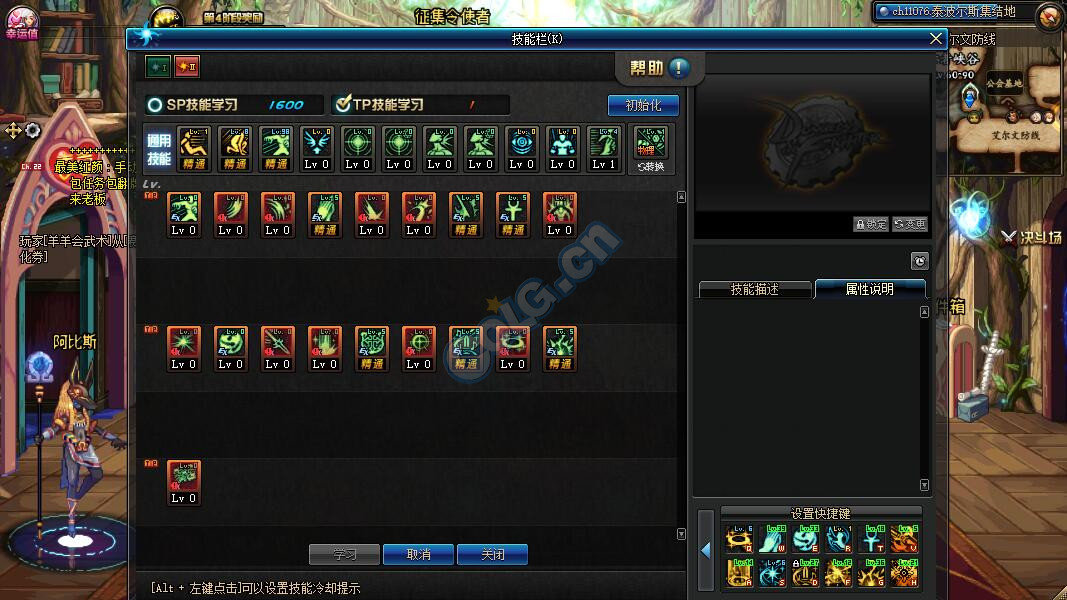Select the green skill page I button

point(158,67)
